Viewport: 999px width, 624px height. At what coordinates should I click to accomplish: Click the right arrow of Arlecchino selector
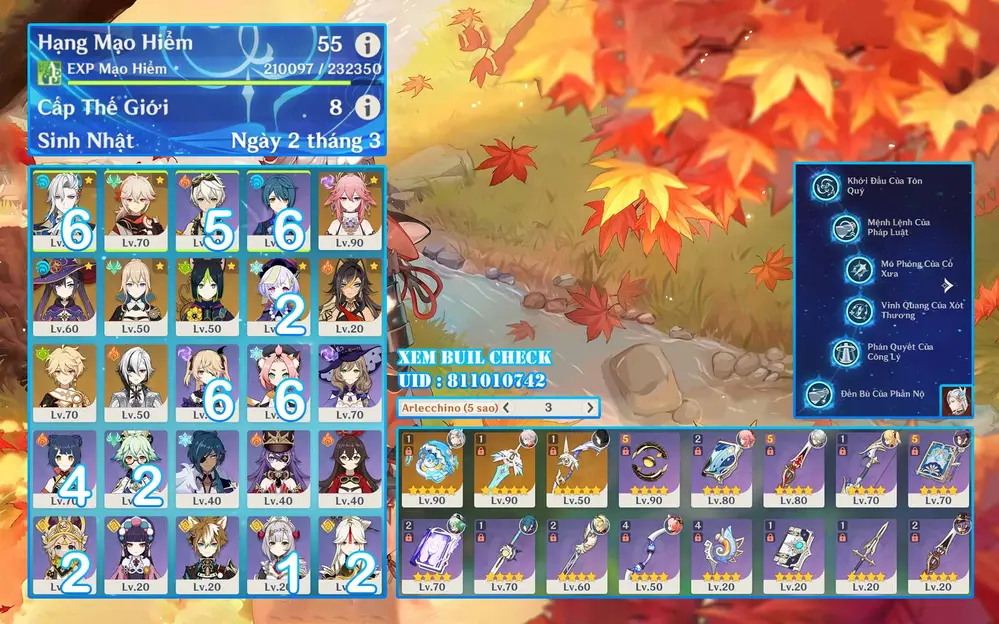(591, 408)
